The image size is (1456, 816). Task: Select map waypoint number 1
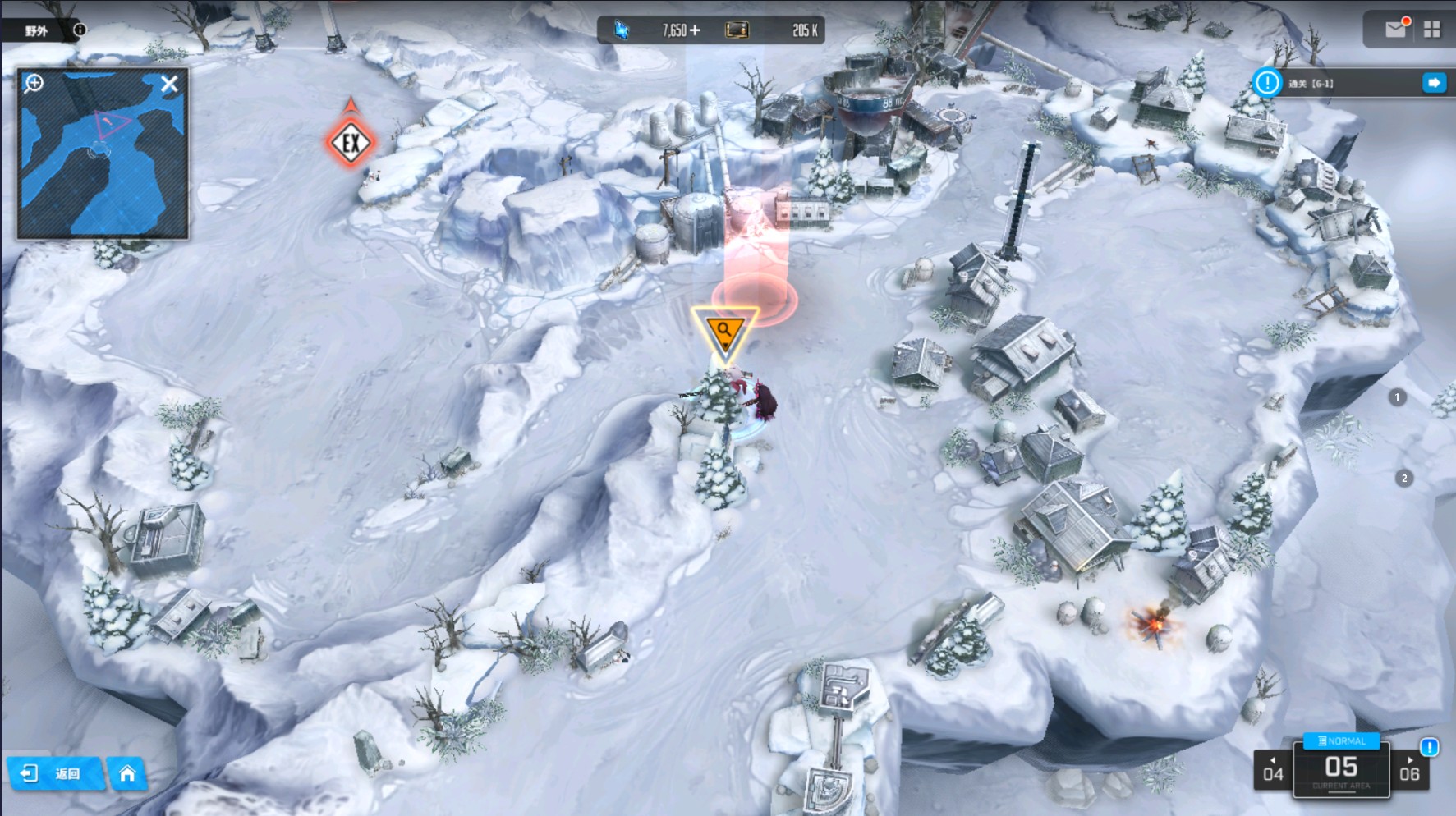(1397, 397)
